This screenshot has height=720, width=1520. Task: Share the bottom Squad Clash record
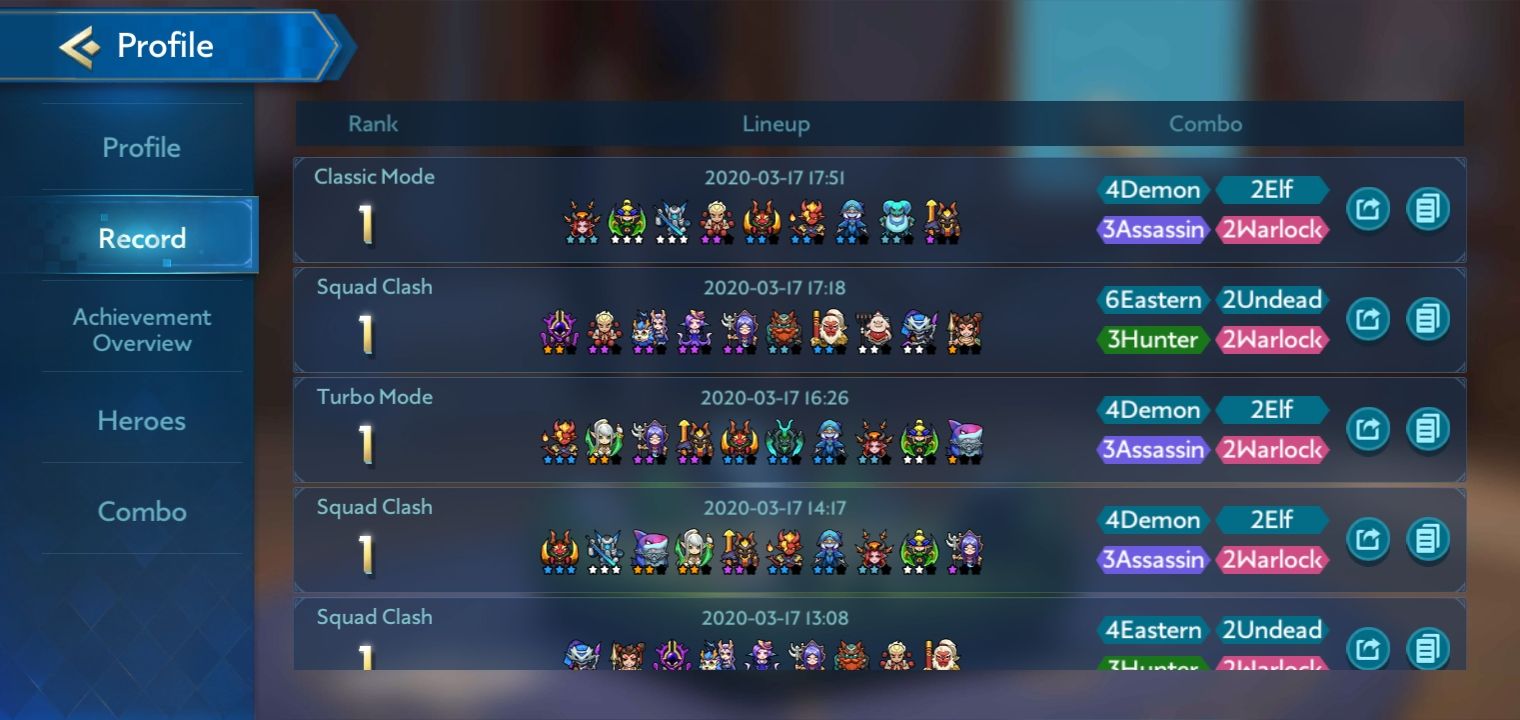[x=1368, y=648]
